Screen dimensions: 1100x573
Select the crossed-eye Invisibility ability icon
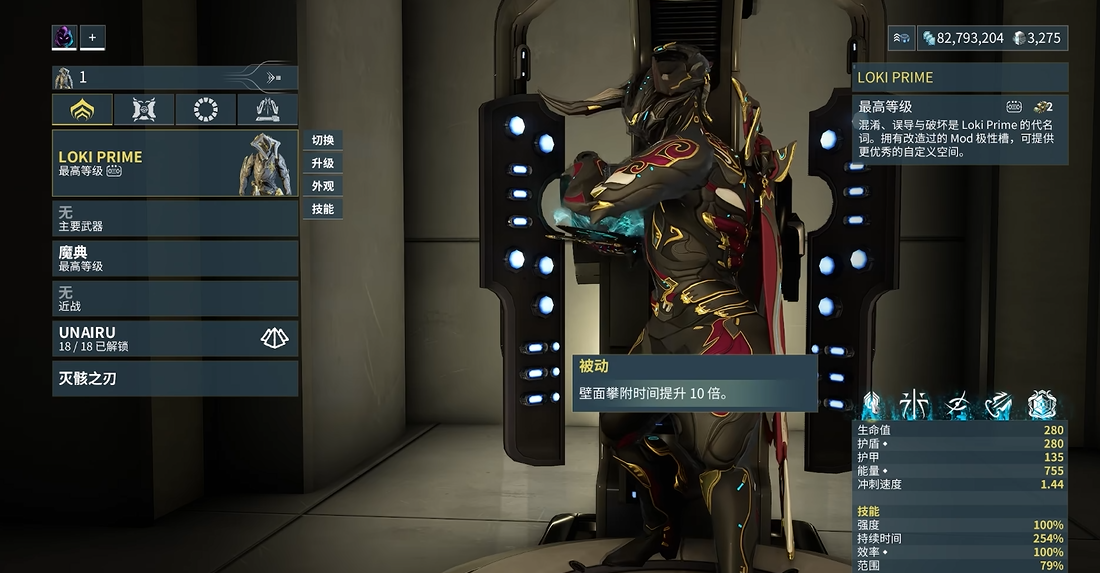coord(957,405)
